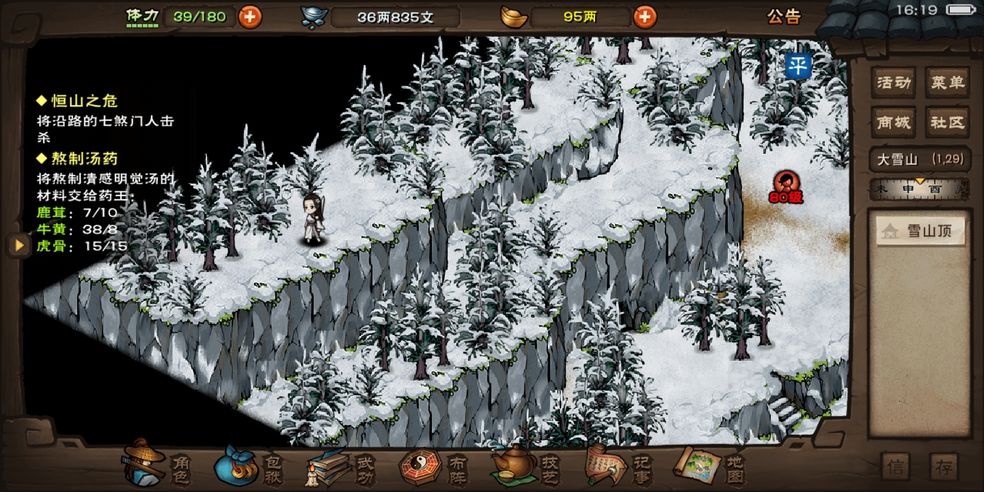Viewport: 984px width, 492px height.
Task: Add stamina with the 体力 plus button
Action: [x=249, y=16]
